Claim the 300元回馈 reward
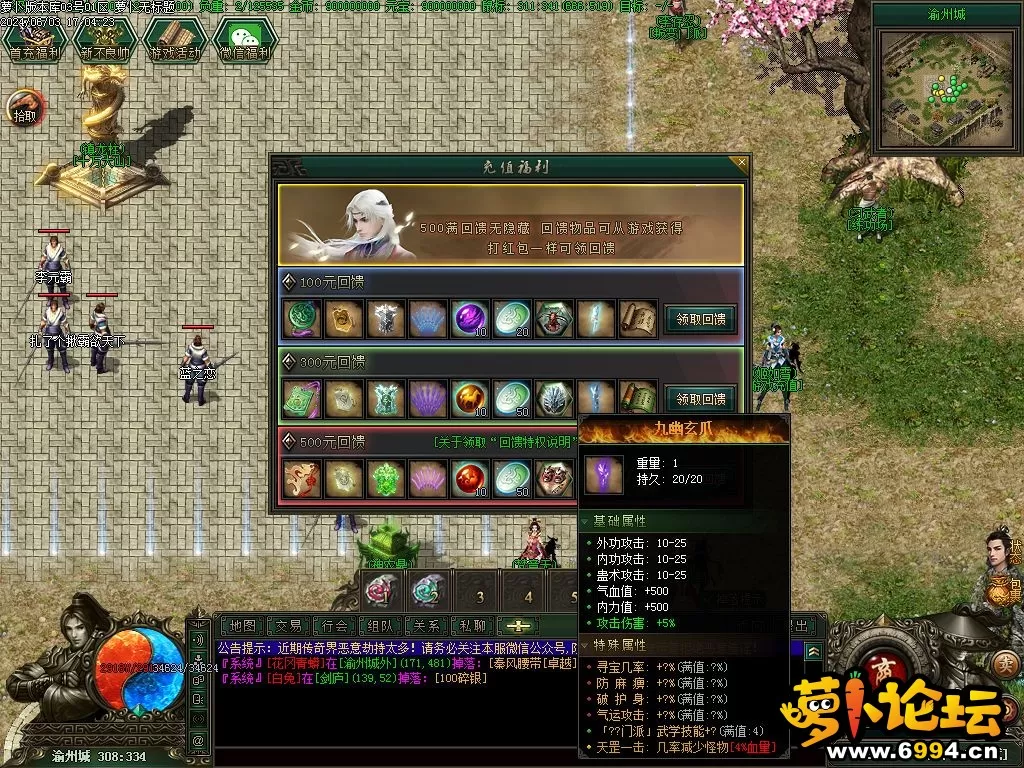The height and width of the screenshot is (768, 1024). [x=700, y=399]
